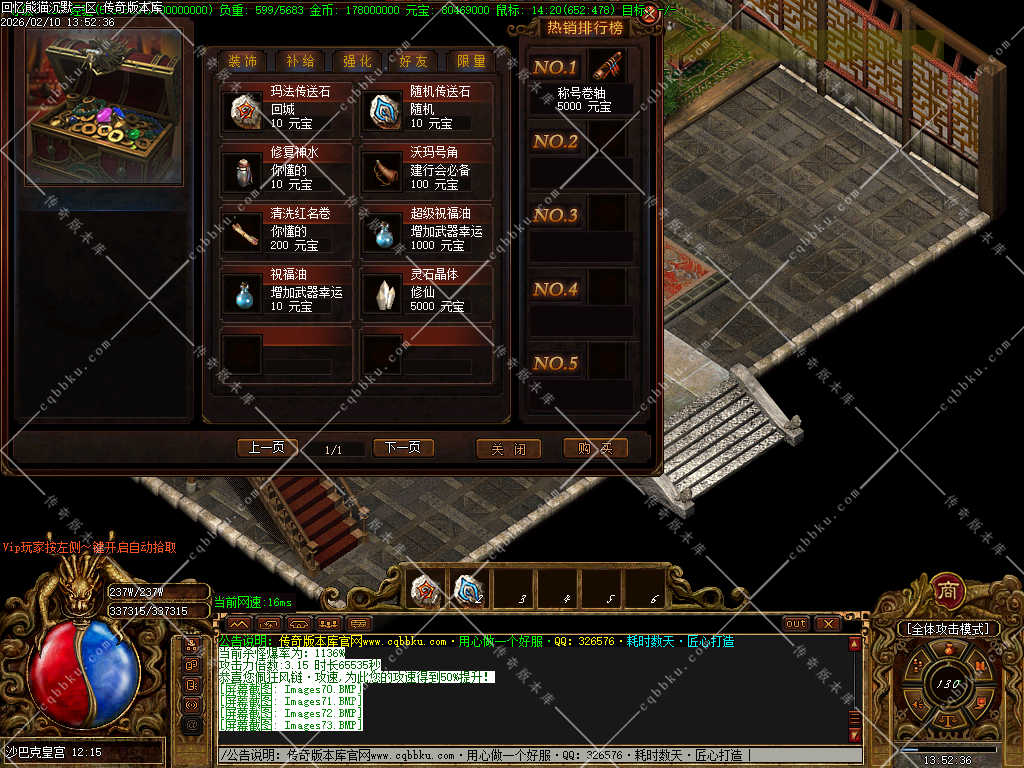
Task: Open the 补给 supplies tab
Action: pyautogui.click(x=300, y=61)
